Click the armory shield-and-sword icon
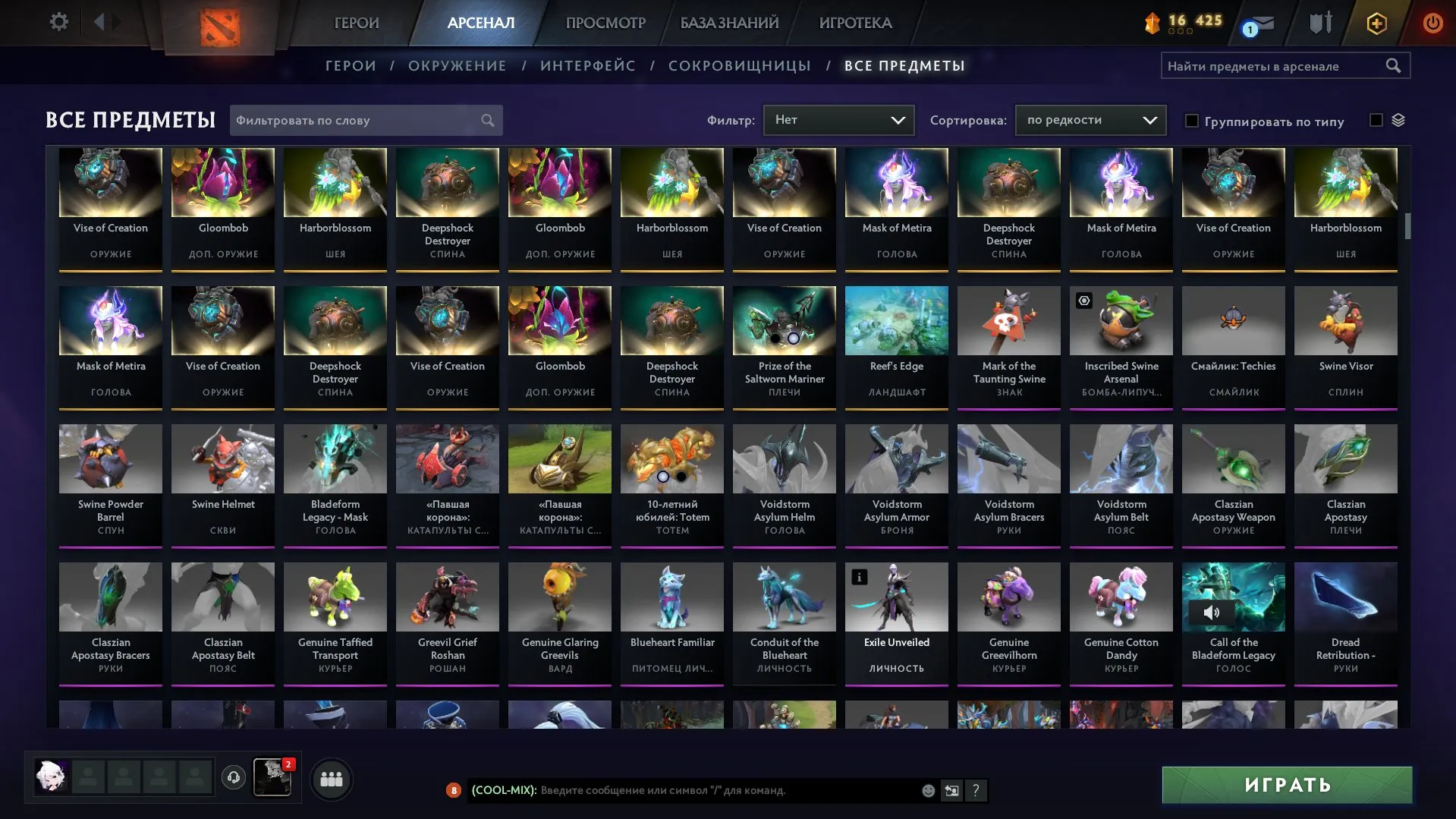The height and width of the screenshot is (819, 1456). 1319,22
